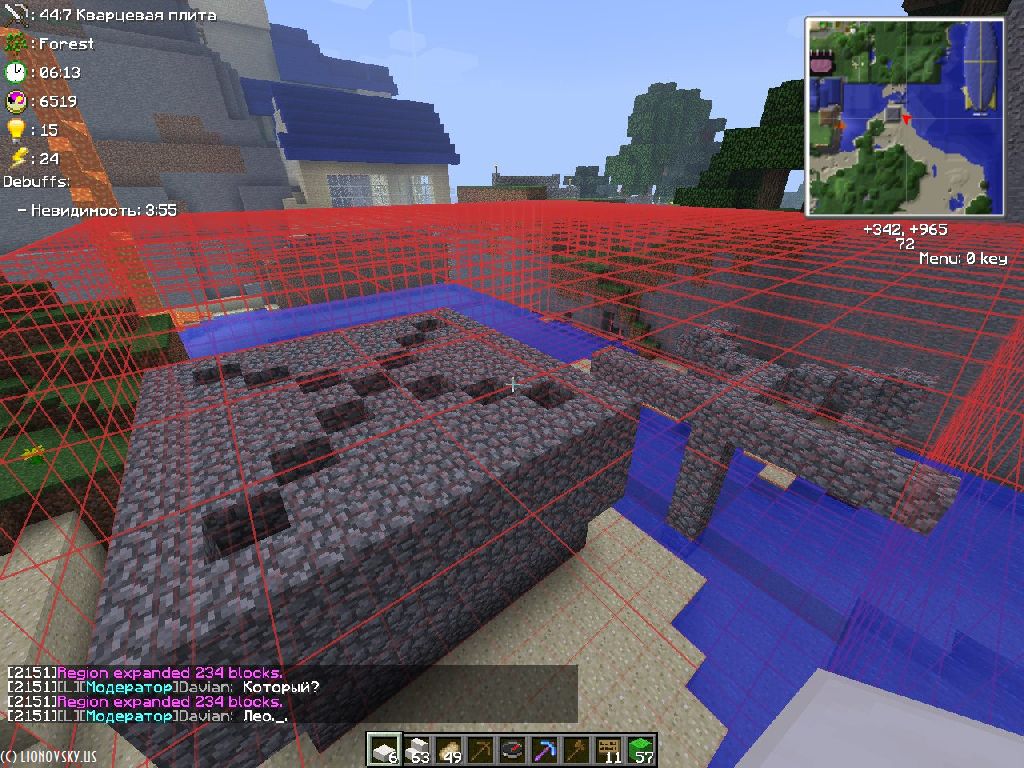The height and width of the screenshot is (768, 1024).
Task: Select the quartz slab hotbar slot
Action: tap(382, 749)
